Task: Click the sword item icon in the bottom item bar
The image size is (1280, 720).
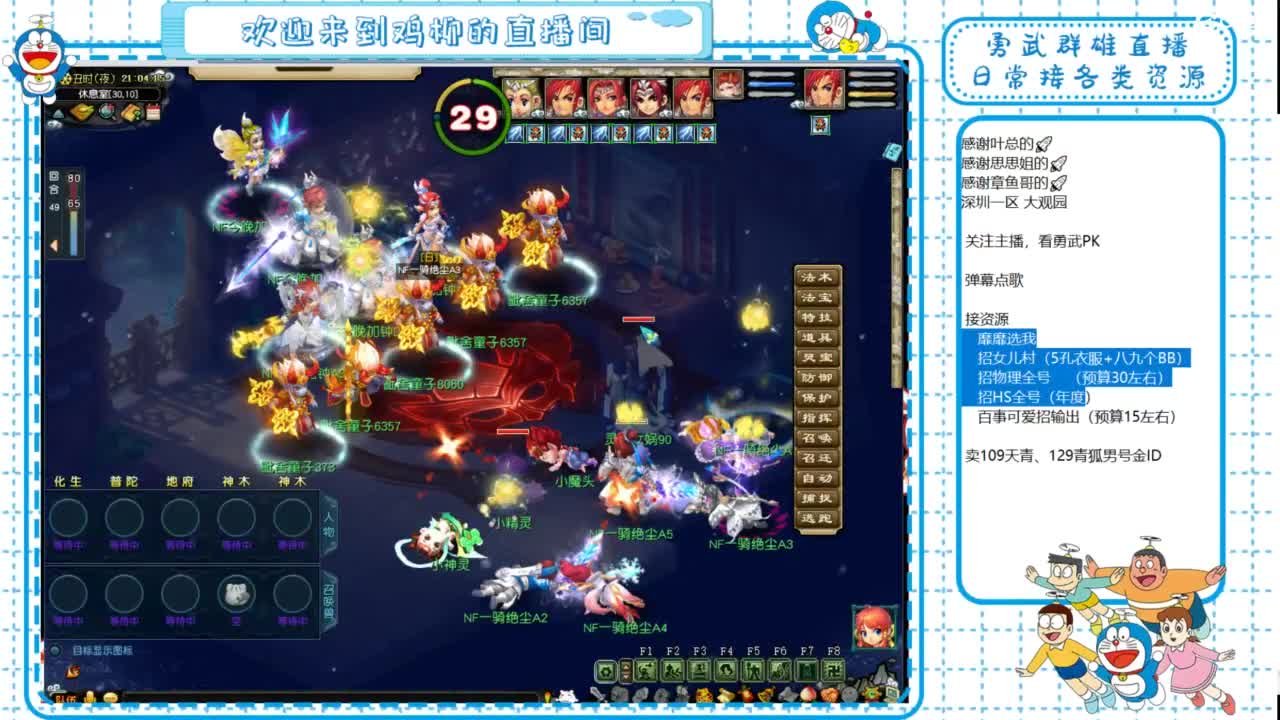Action: coord(597,694)
